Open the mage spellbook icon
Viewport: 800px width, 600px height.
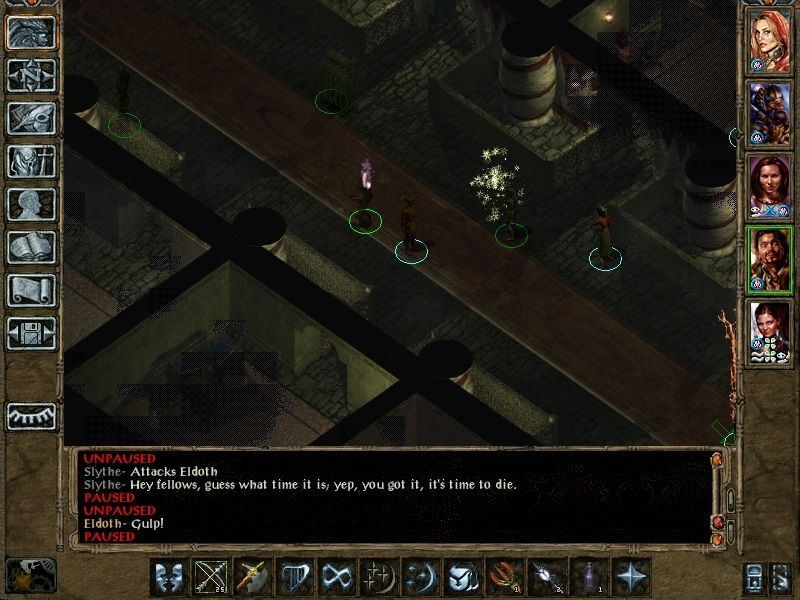31,247
